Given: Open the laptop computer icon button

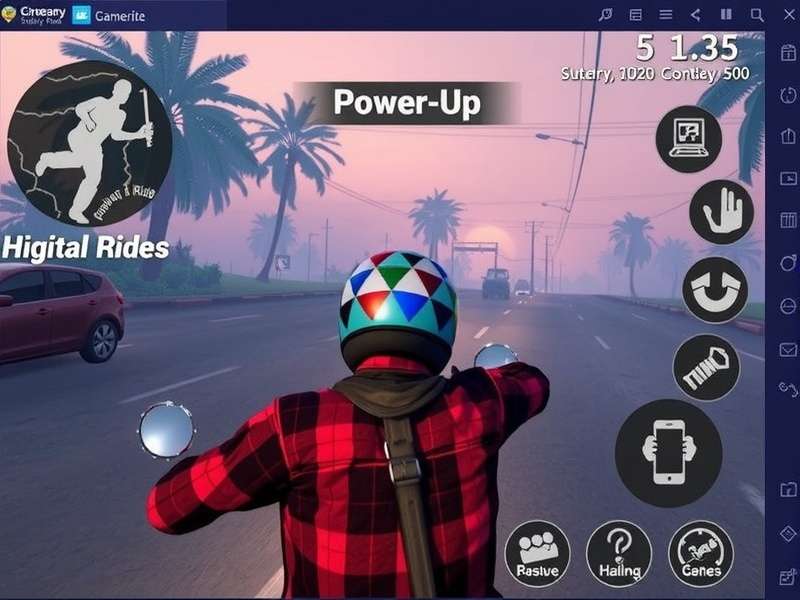Looking at the screenshot, I should pos(689,138).
